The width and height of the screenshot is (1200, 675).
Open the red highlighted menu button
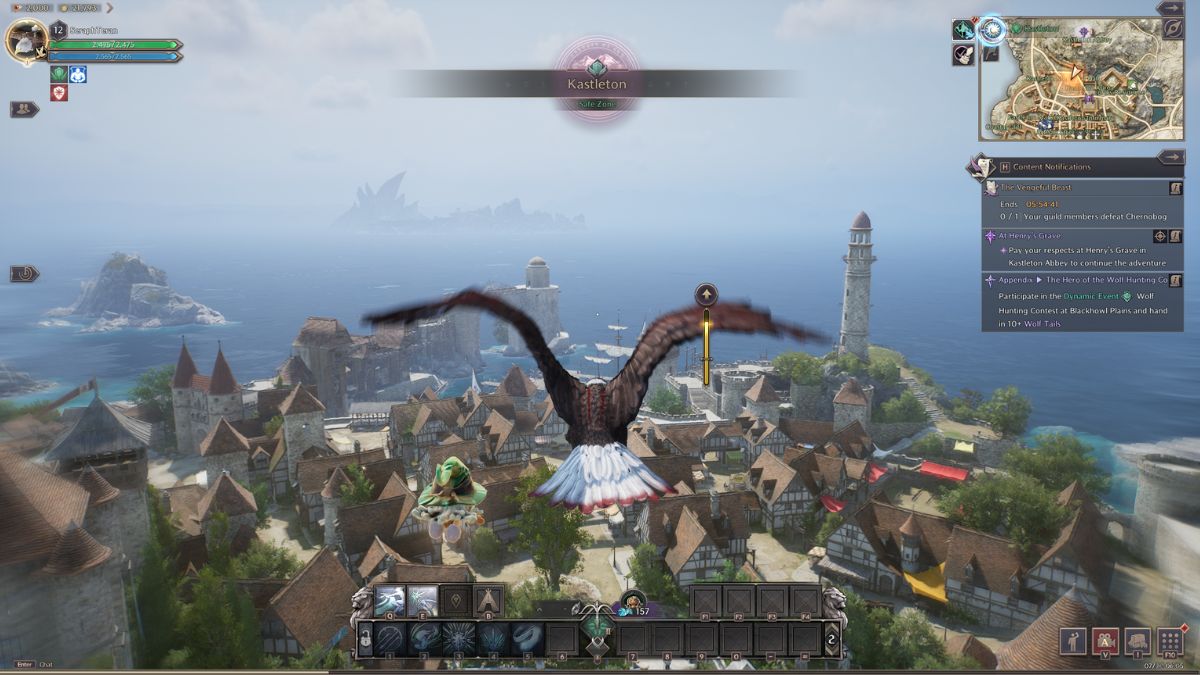point(1105,641)
